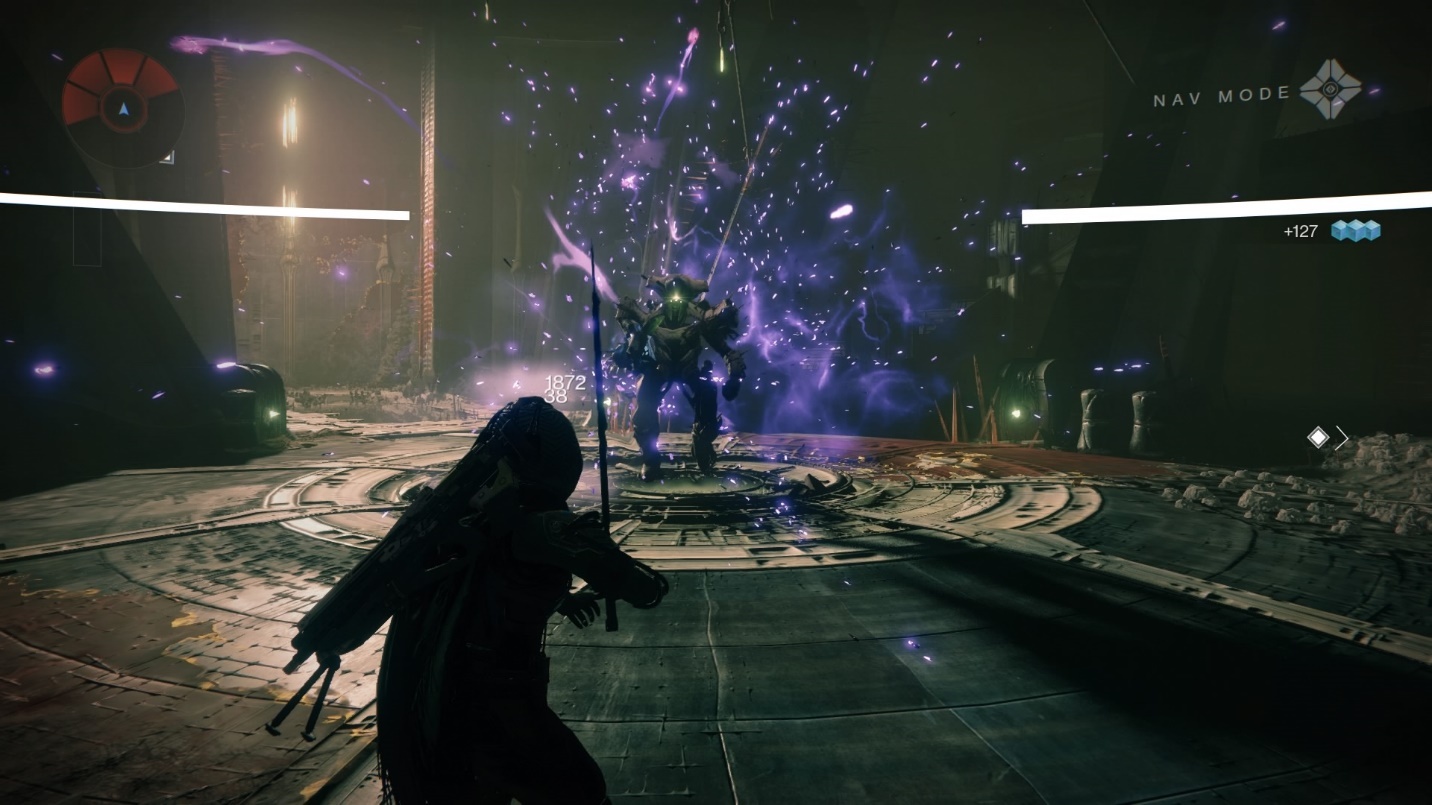Click the white diamond waypoint marker
The width and height of the screenshot is (1432, 805).
1319,437
